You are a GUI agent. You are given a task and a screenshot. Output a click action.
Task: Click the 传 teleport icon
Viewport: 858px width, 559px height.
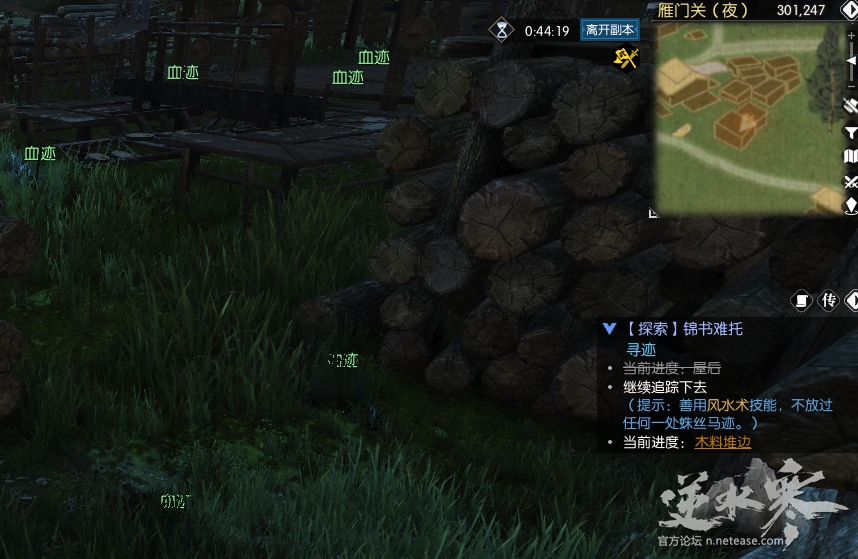click(x=828, y=300)
